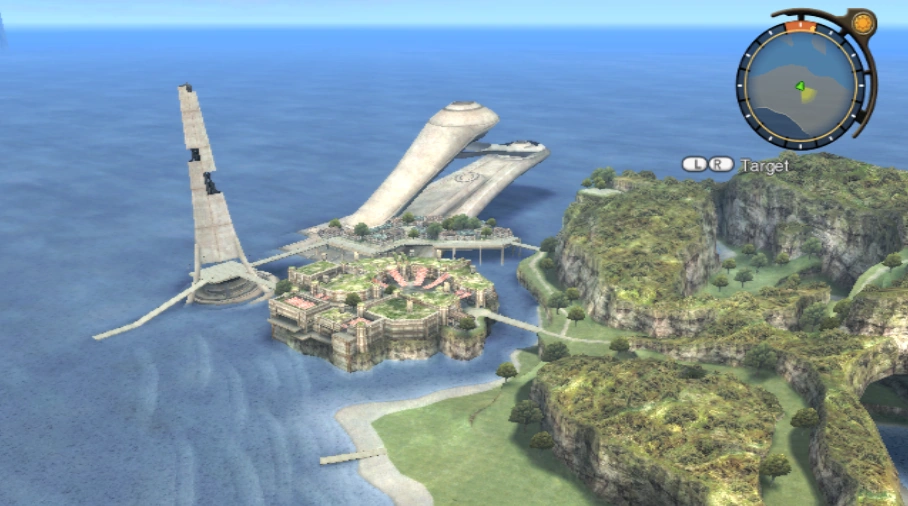Screen dimensions: 908x506
Task: Open the circular minimap
Action: [800, 84]
